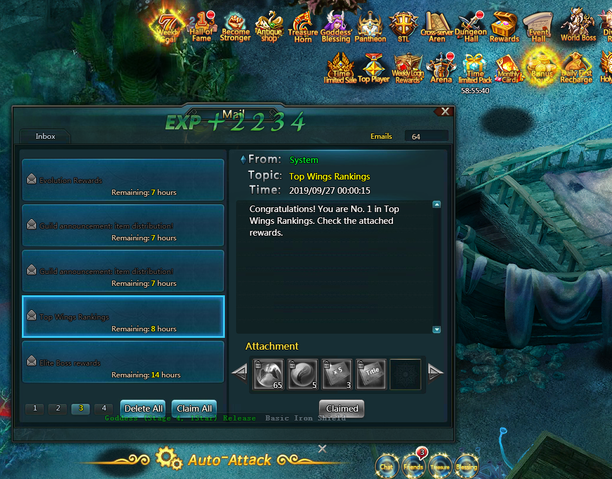612x479 pixels.
Task: Open the Top Player rankings
Action: (373, 68)
